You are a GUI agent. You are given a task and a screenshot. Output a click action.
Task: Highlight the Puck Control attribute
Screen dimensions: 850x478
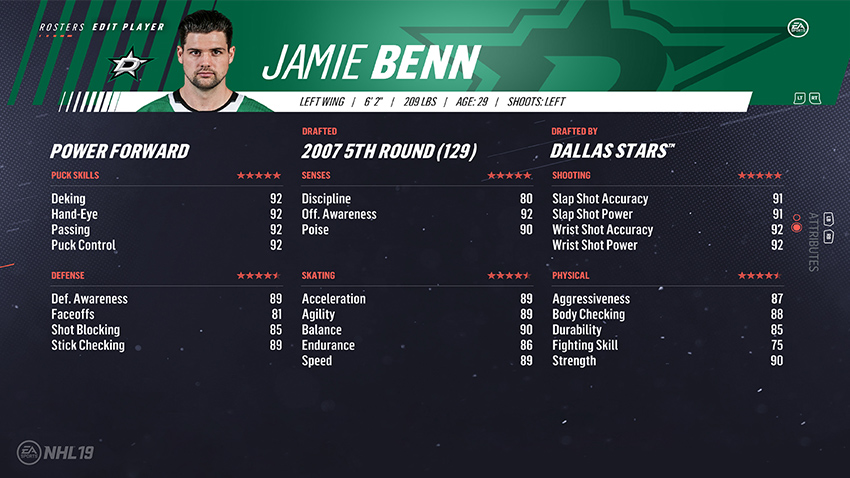point(166,245)
